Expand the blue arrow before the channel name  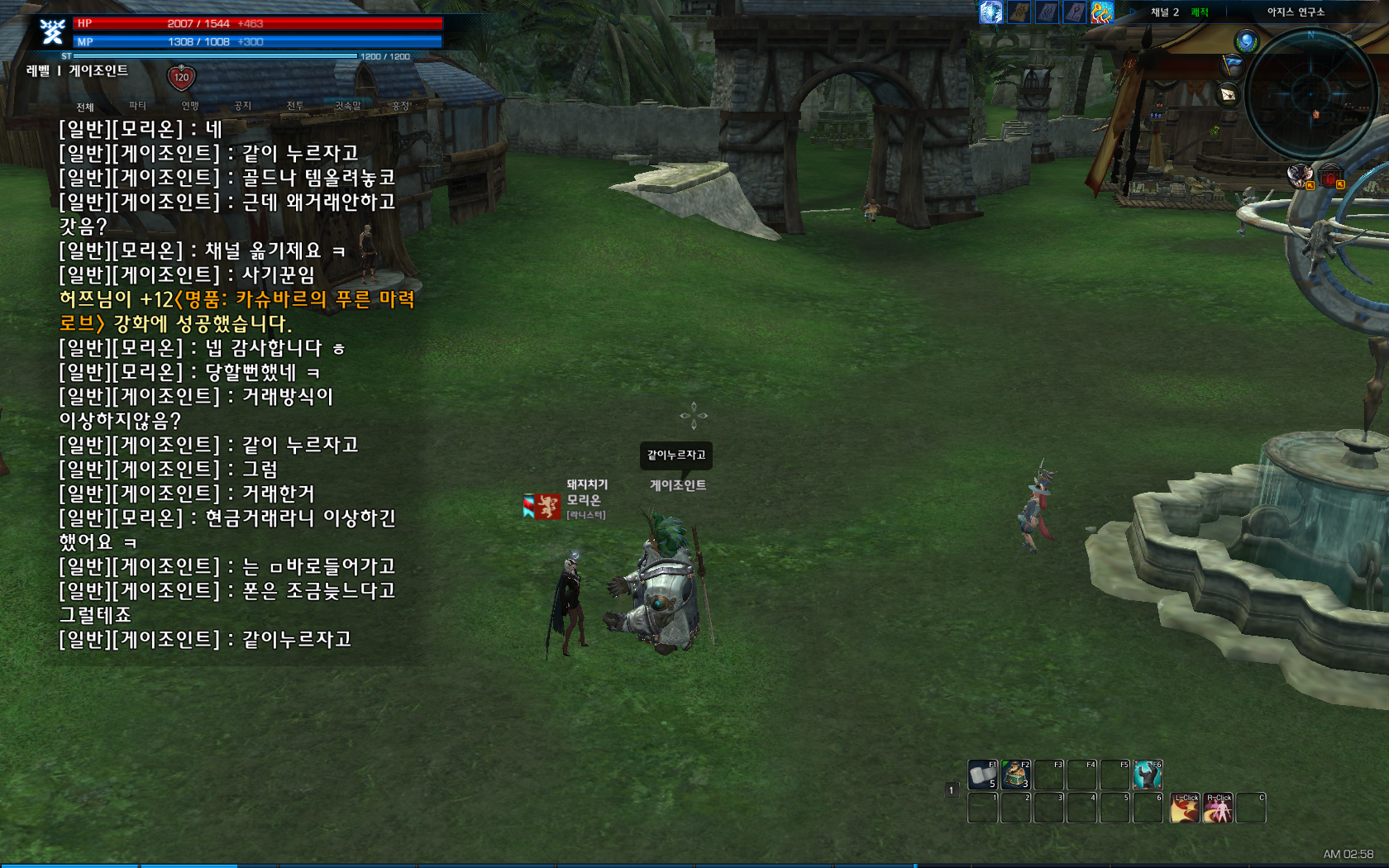pos(1132,12)
